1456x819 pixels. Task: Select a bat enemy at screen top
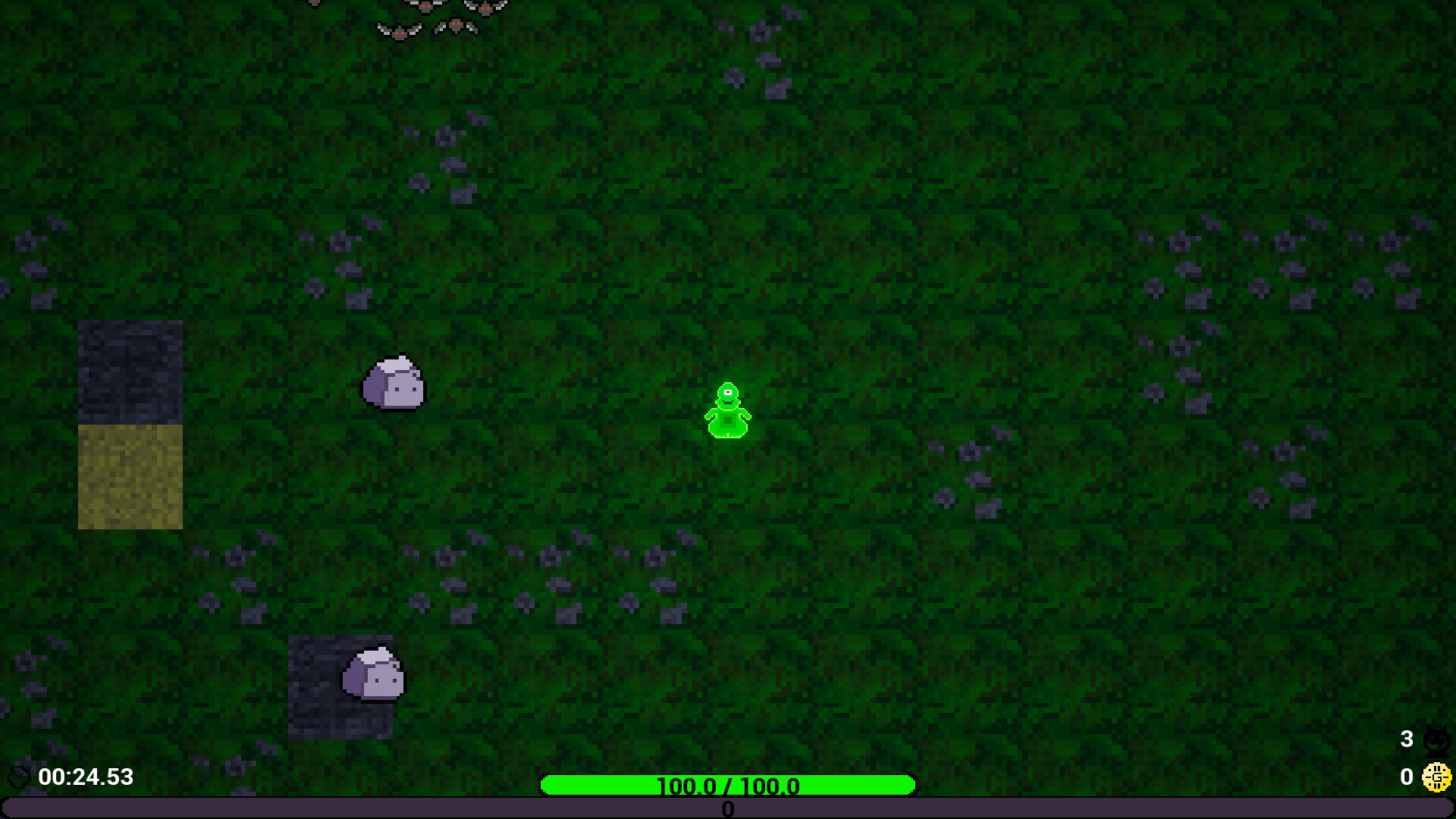(x=425, y=8)
